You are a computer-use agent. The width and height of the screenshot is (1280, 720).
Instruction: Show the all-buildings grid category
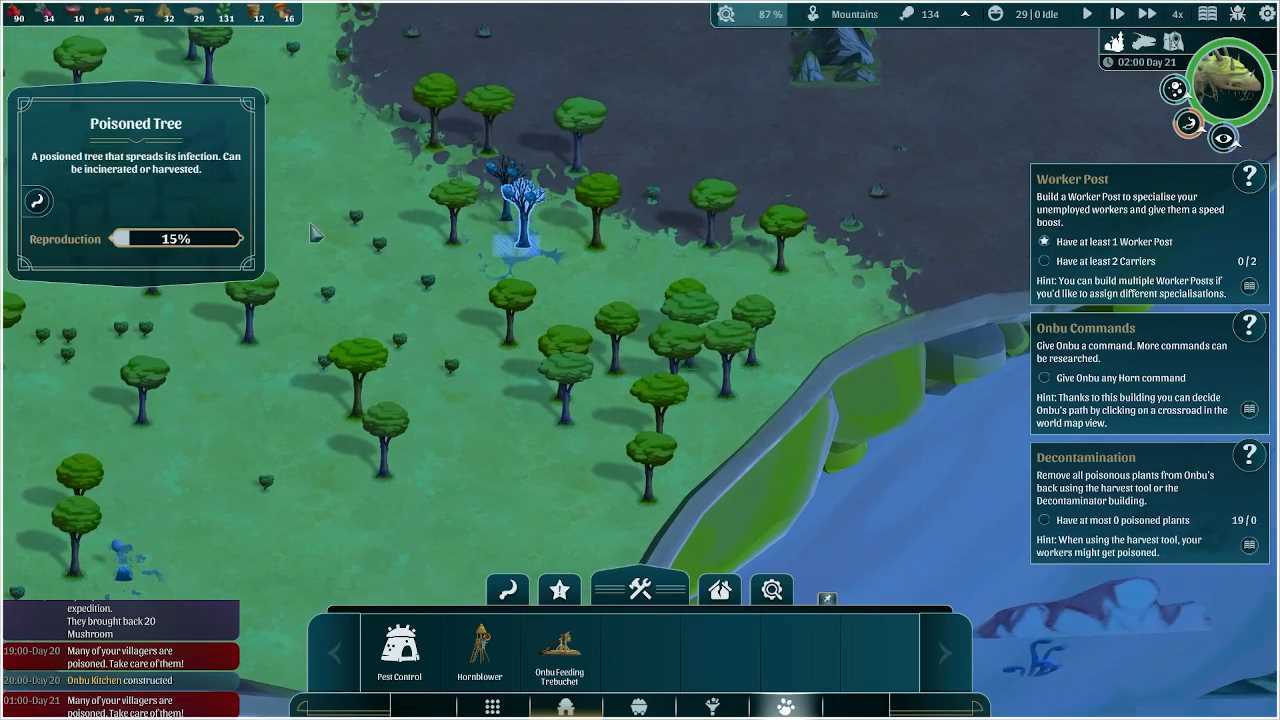pyautogui.click(x=493, y=708)
